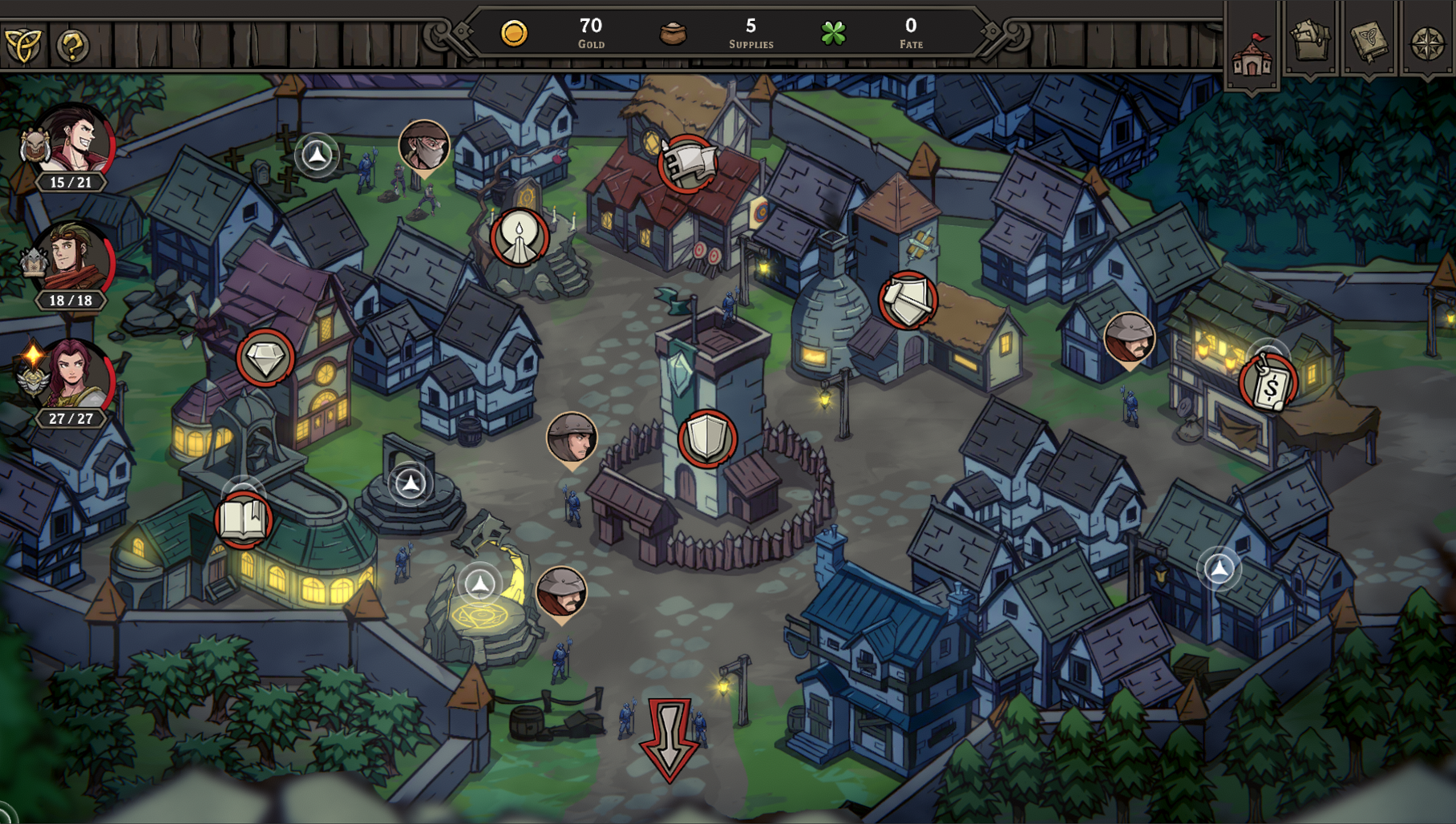Screen dimensions: 1456x824
Task: Choose the hero portrait with 18/18 health
Action: 76,261
